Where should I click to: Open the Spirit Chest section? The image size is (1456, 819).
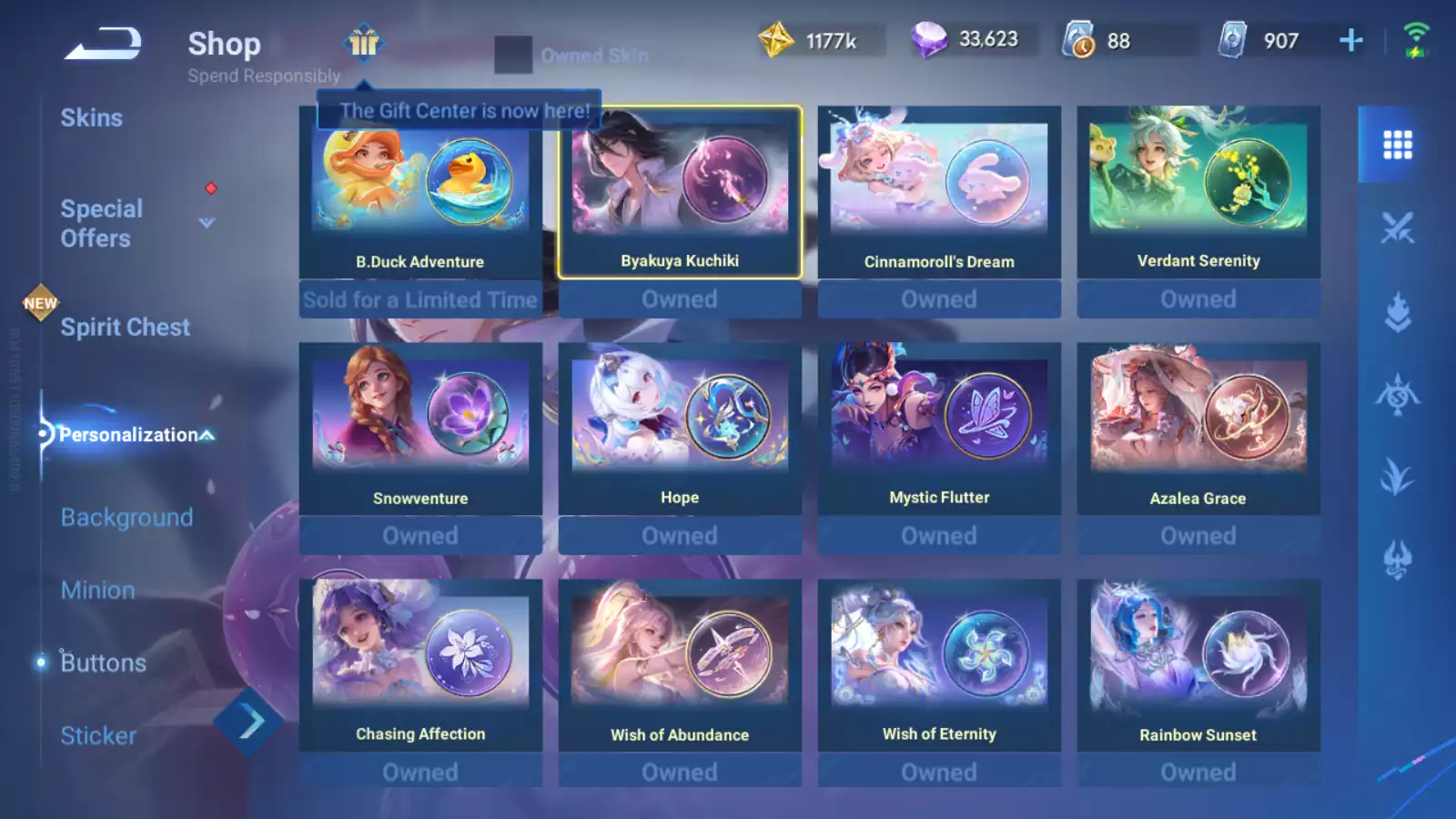pos(125,328)
